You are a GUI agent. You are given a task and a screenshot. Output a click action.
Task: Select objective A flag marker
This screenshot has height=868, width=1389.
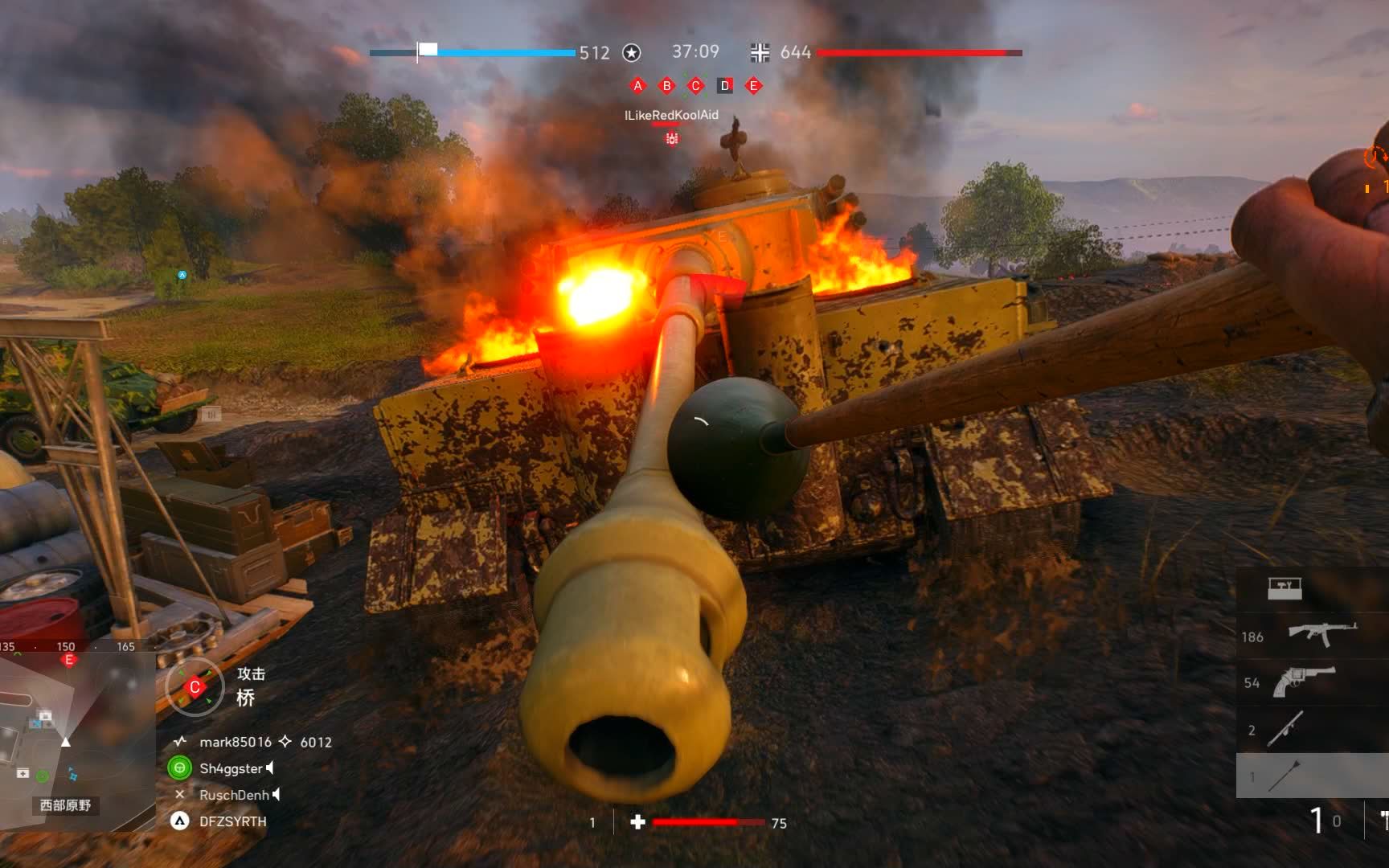pos(638,86)
